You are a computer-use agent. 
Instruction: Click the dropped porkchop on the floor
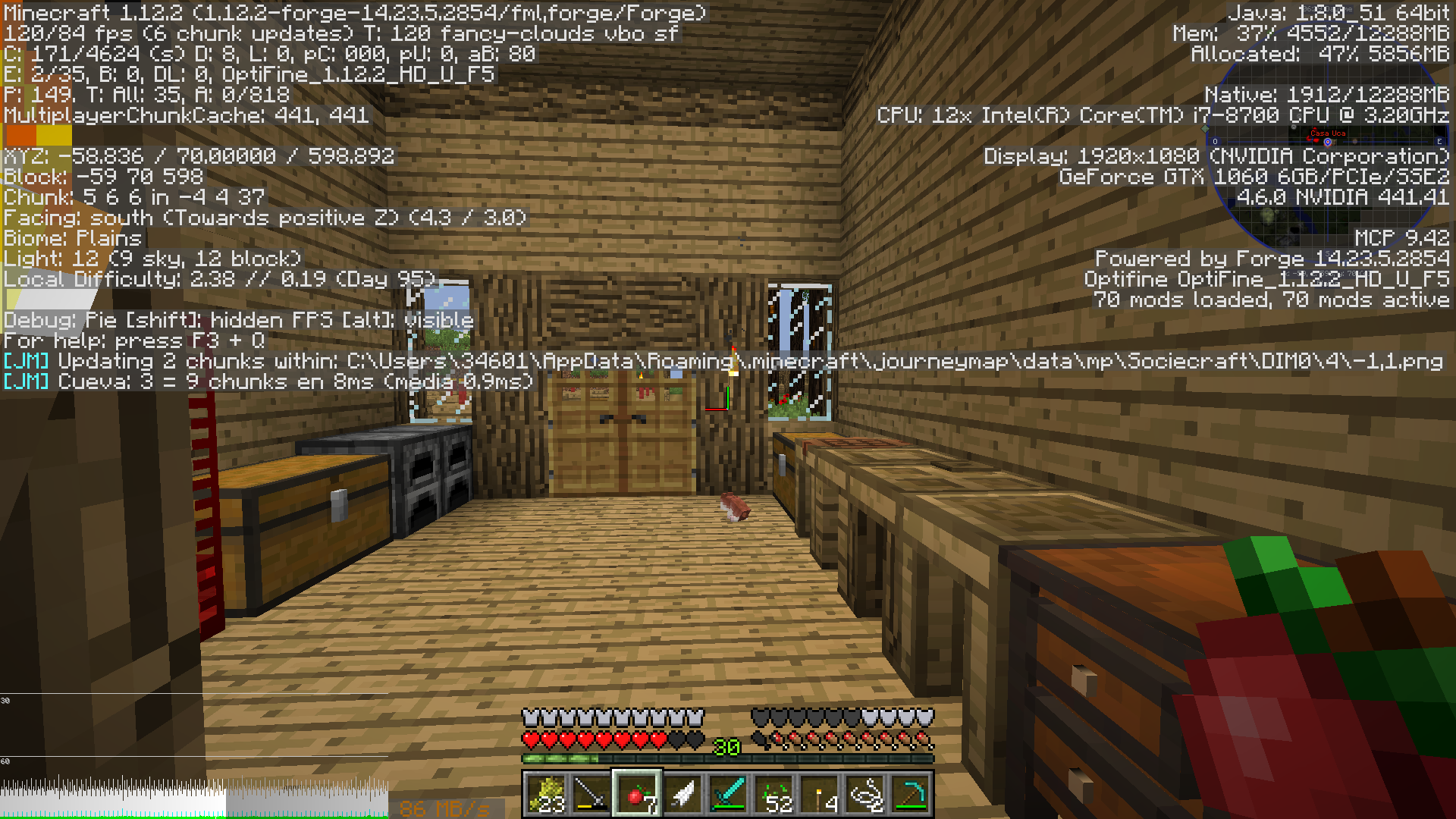[733, 507]
